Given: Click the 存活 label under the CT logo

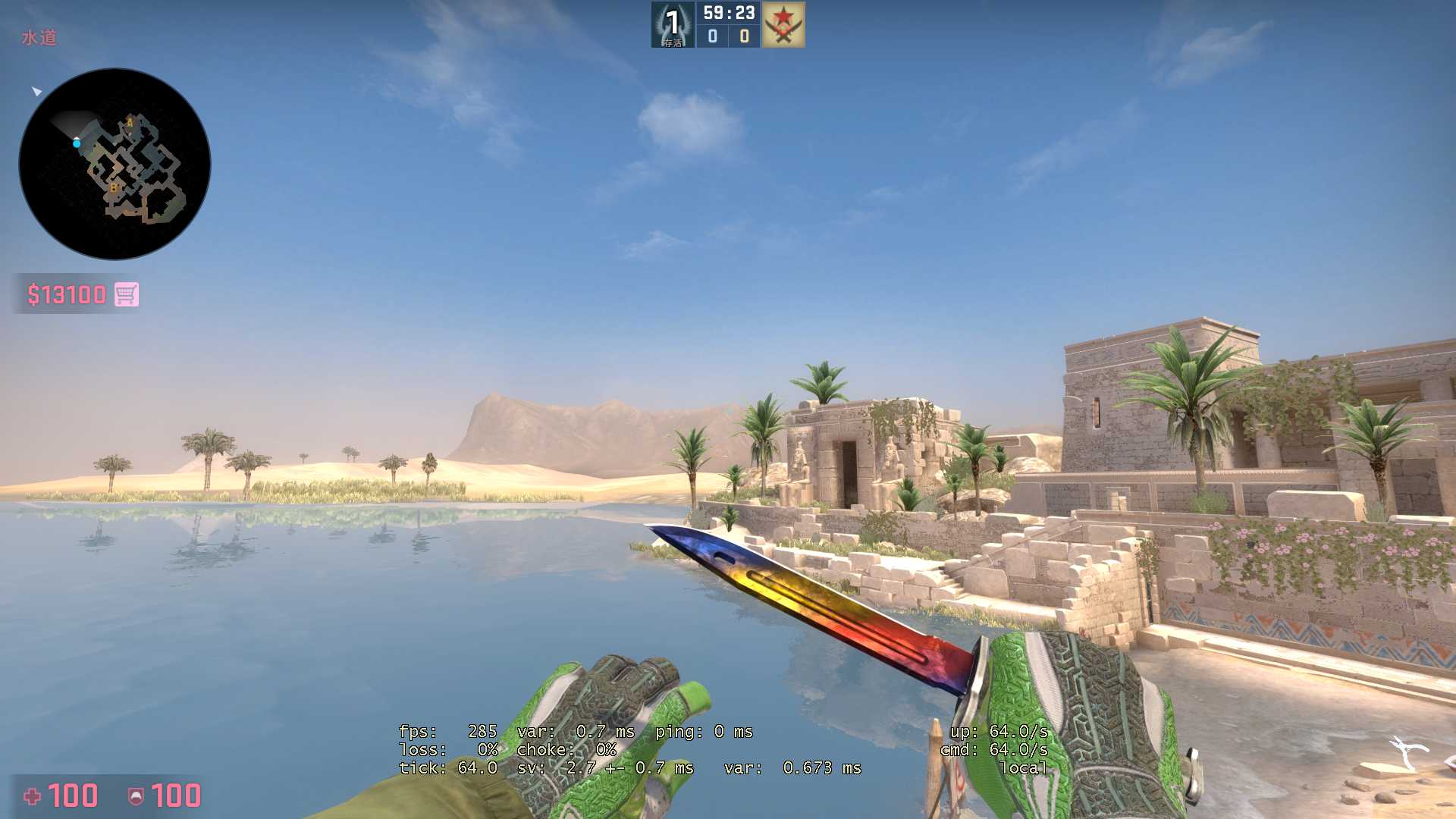Looking at the screenshot, I should tap(673, 43).
